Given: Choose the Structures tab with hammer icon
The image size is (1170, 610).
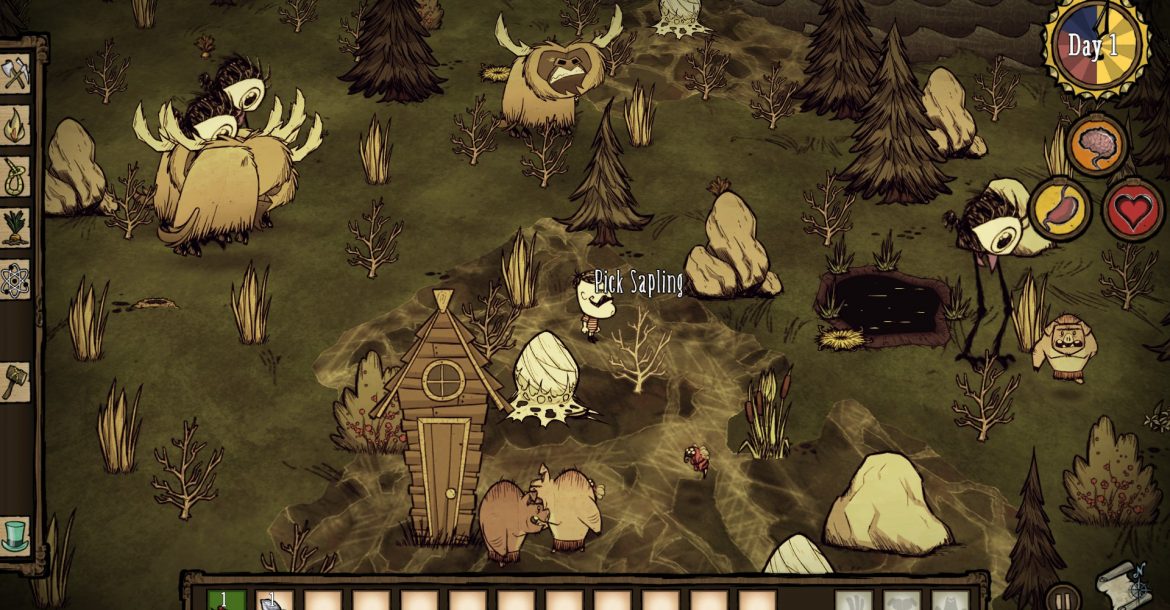Looking at the screenshot, I should pos(15,381).
